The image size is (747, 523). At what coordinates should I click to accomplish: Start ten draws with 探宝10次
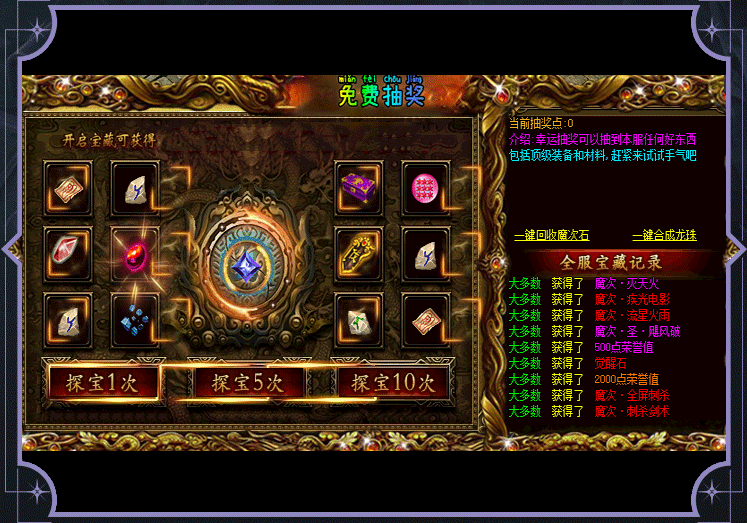(392, 381)
